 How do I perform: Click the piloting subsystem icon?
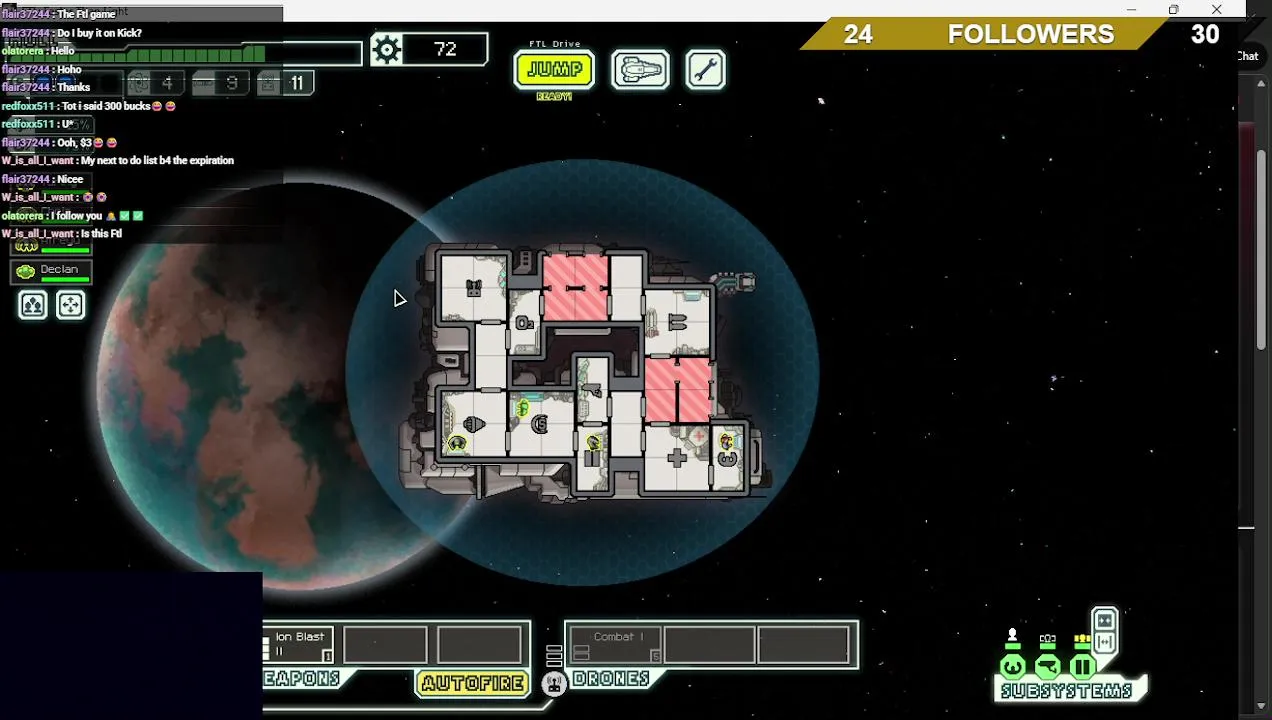click(x=1013, y=666)
